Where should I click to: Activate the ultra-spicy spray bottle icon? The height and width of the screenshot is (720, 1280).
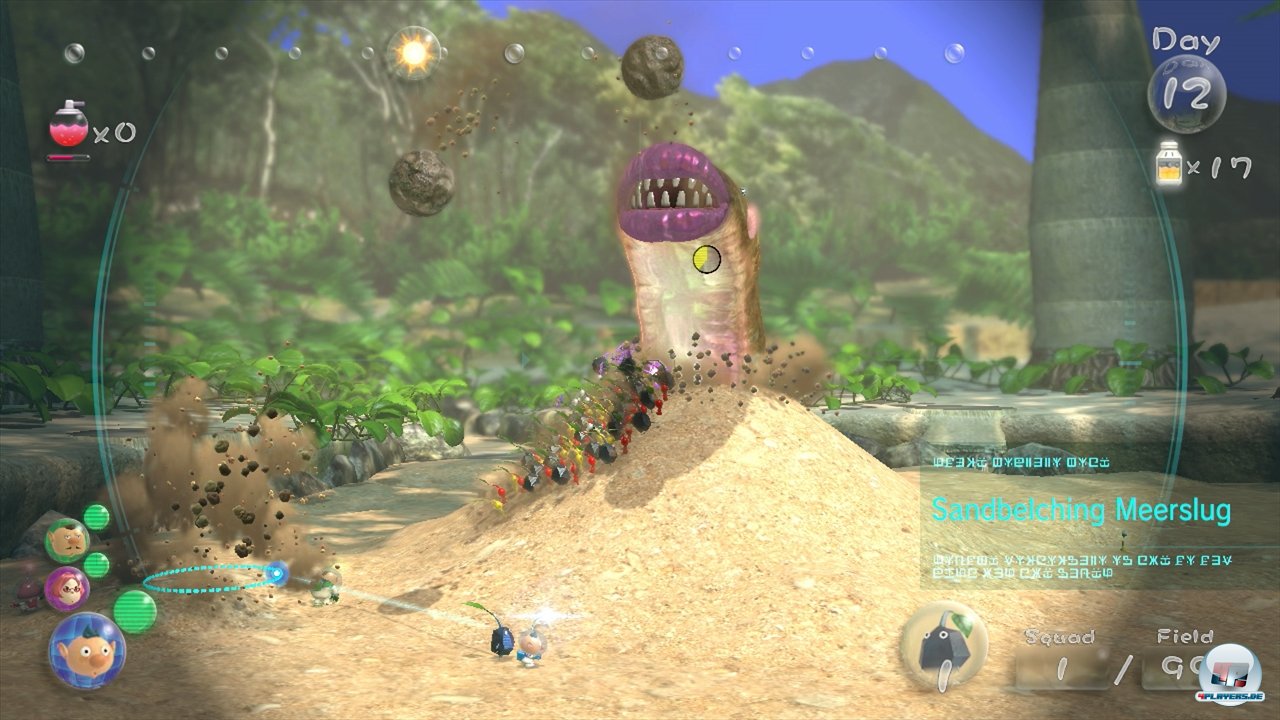[x=68, y=124]
